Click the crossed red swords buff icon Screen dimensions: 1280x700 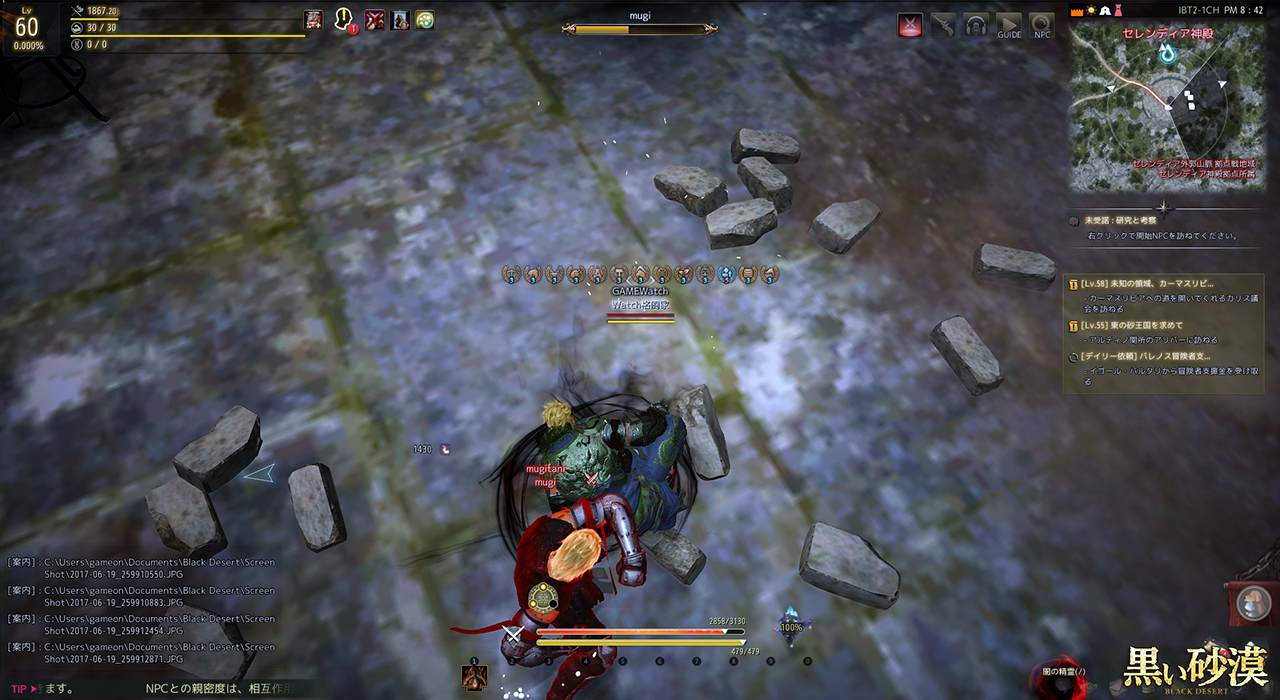pyautogui.click(x=374, y=20)
